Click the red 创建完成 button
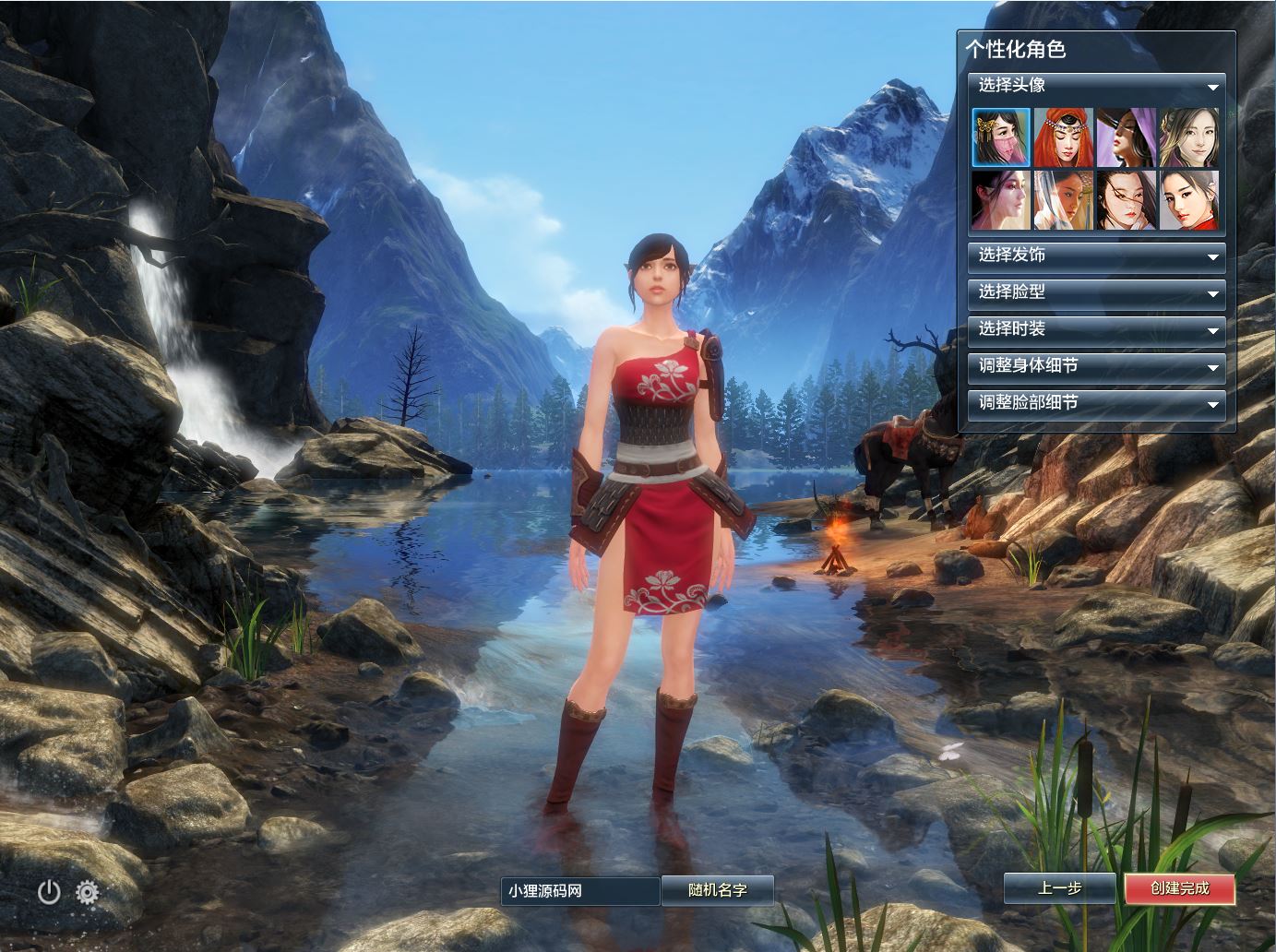The width and height of the screenshot is (1276, 952). (x=1179, y=888)
